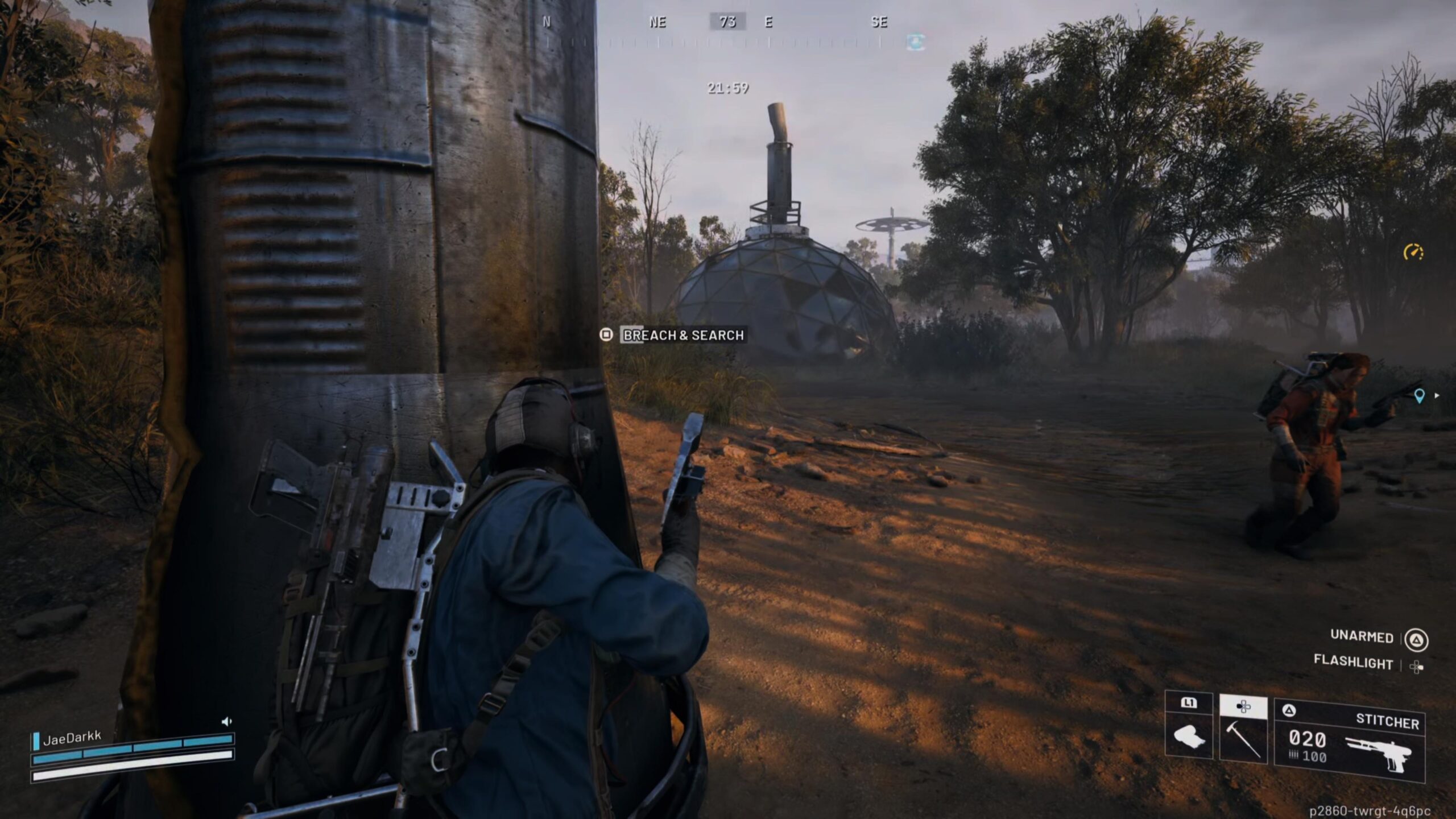This screenshot has height=819, width=1456.
Task: Select the Breach & Search interaction prompt
Action: tap(683, 335)
